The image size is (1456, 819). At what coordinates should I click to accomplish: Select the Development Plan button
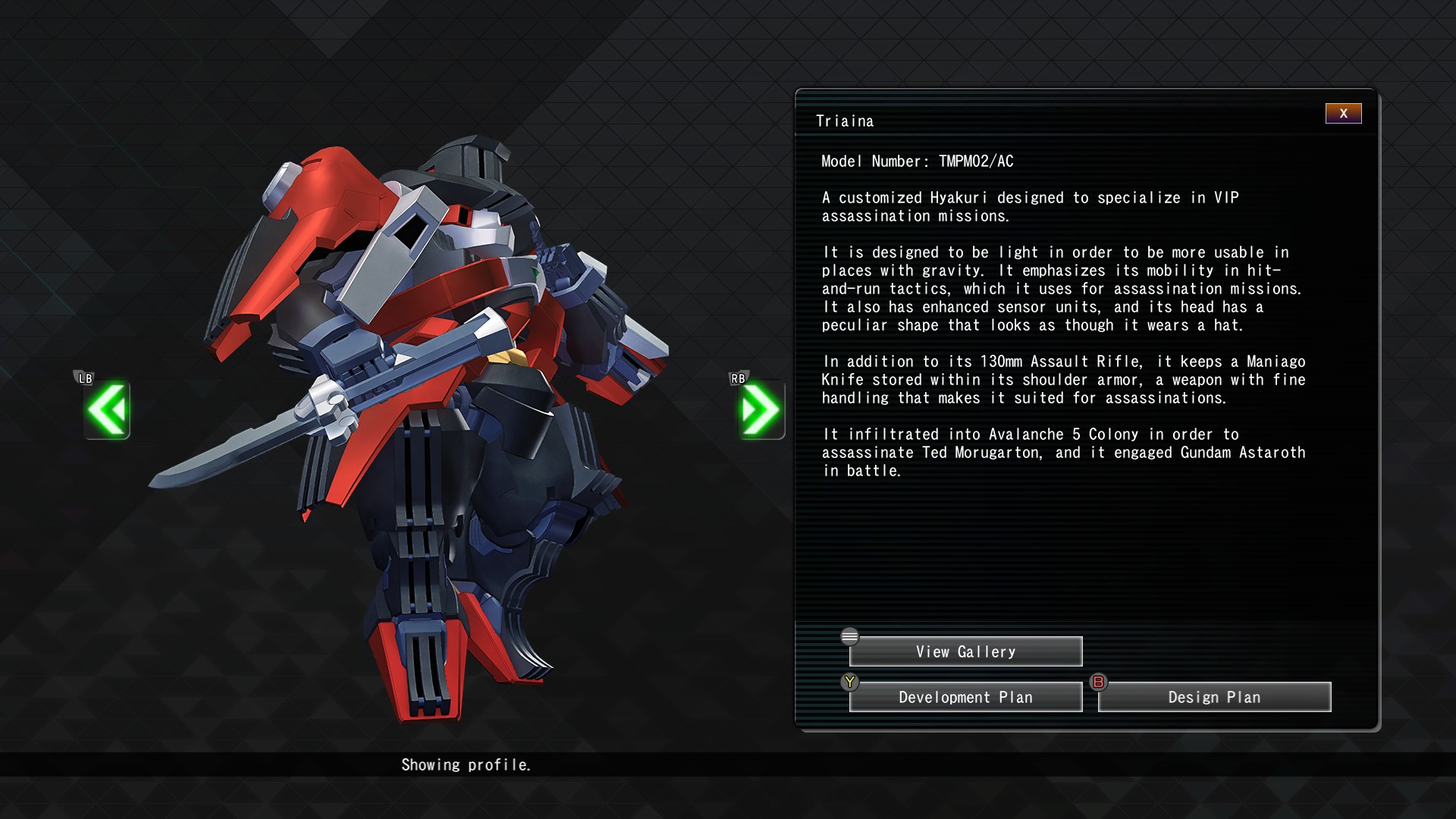click(965, 698)
